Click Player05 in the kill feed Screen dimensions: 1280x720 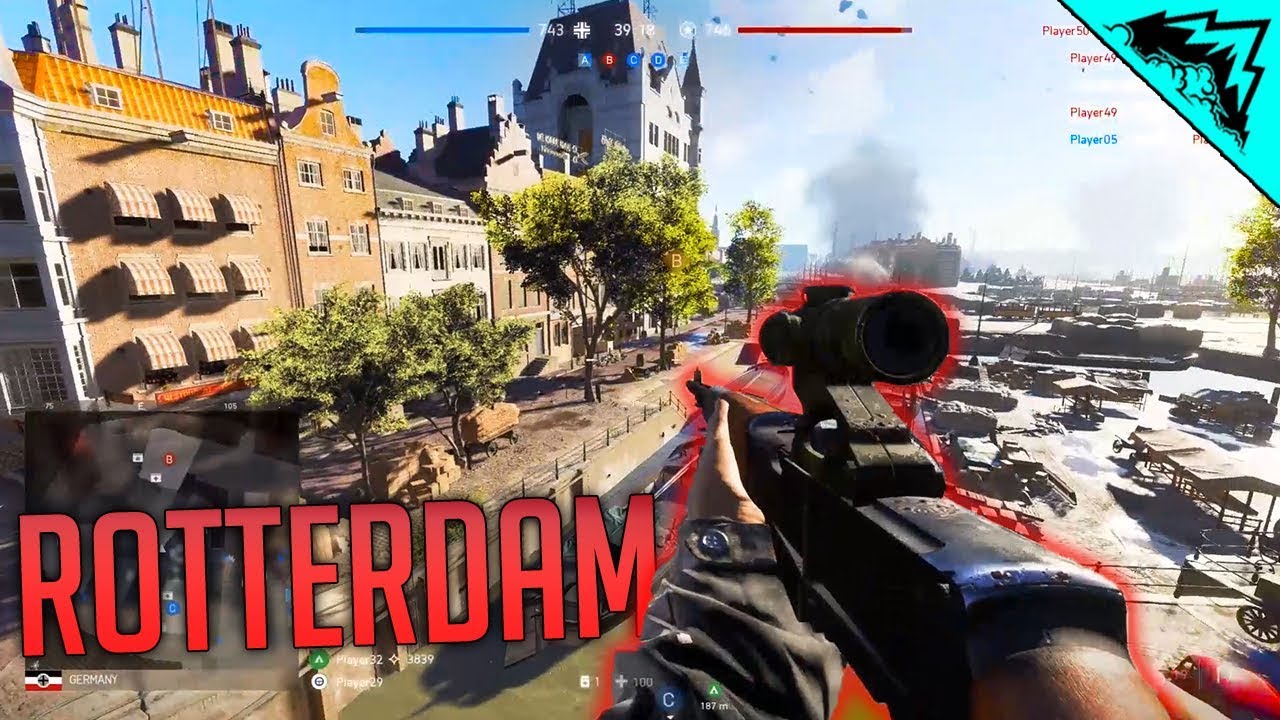coord(1093,140)
